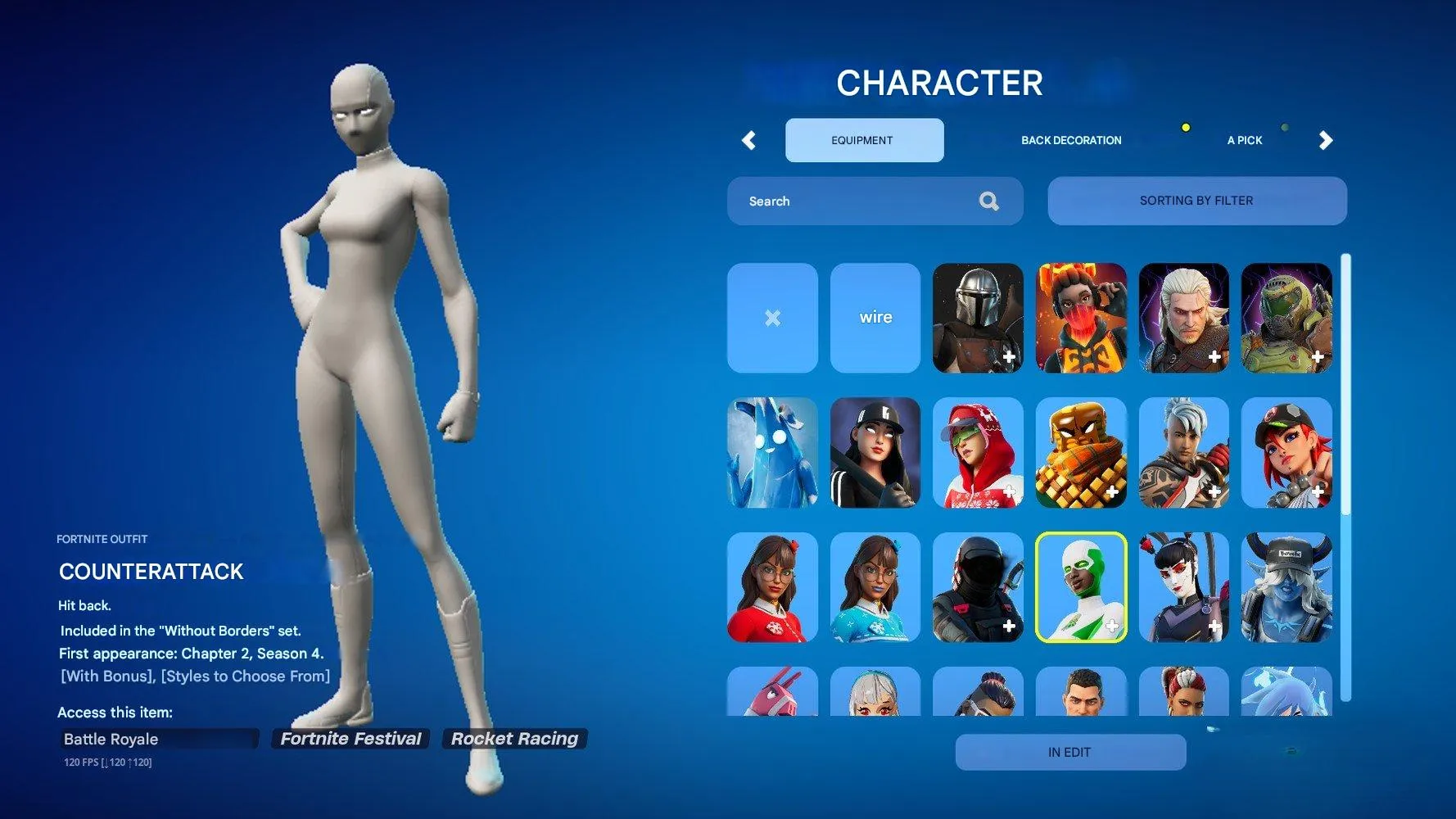Click the search magnifier icon
Viewport: 1456px width, 819px height.
989,201
